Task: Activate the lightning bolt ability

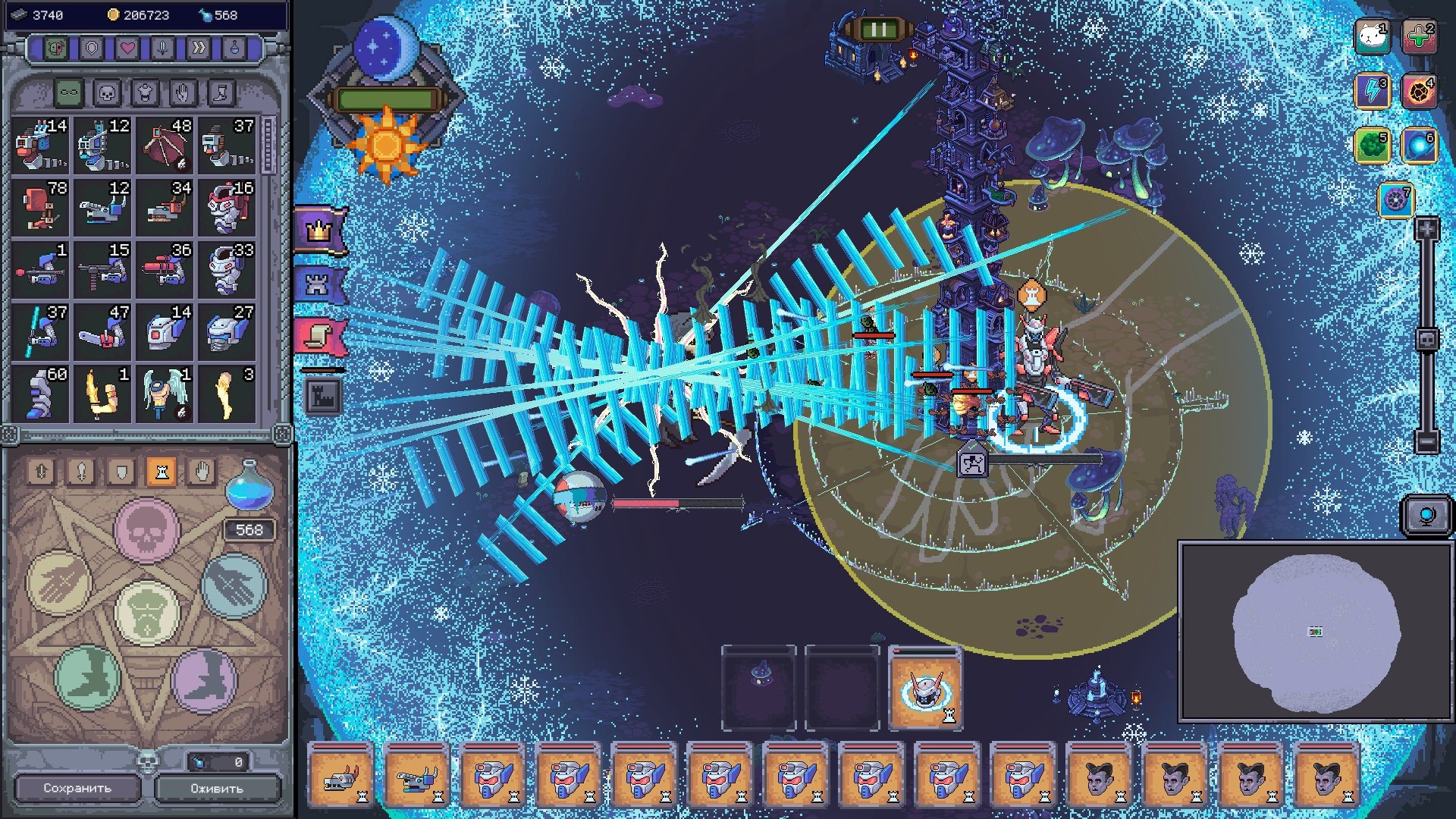Action: pos(1373,91)
